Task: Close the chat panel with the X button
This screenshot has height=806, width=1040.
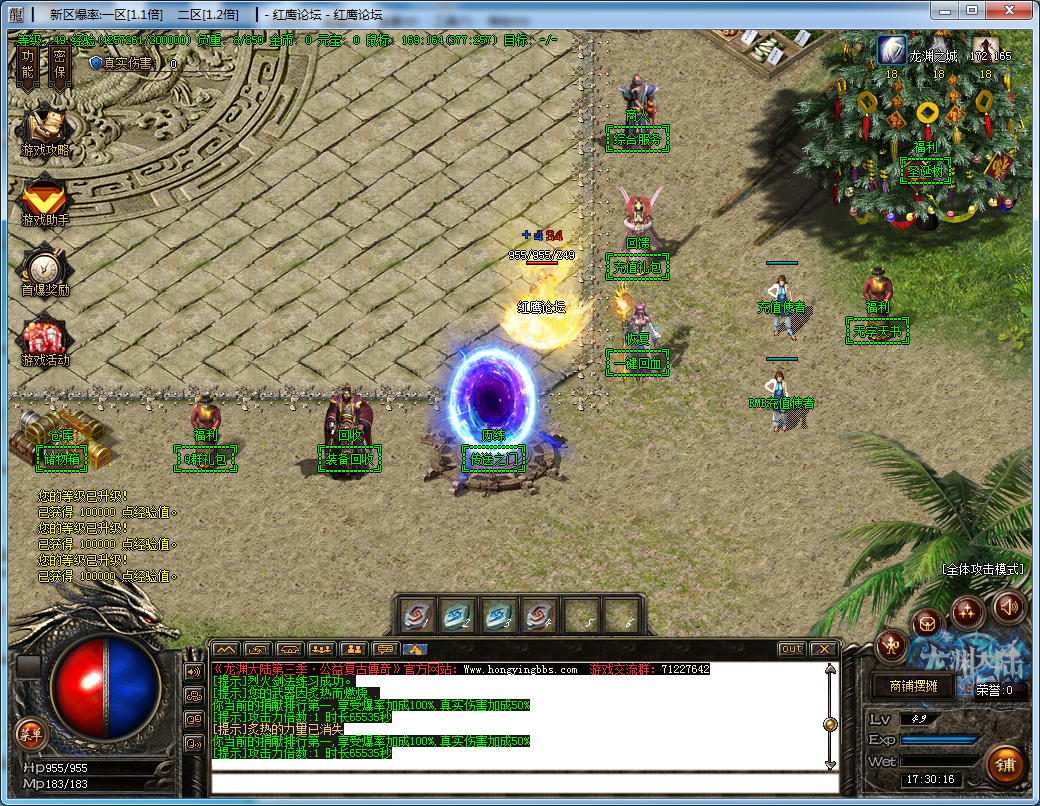Action: (822, 649)
